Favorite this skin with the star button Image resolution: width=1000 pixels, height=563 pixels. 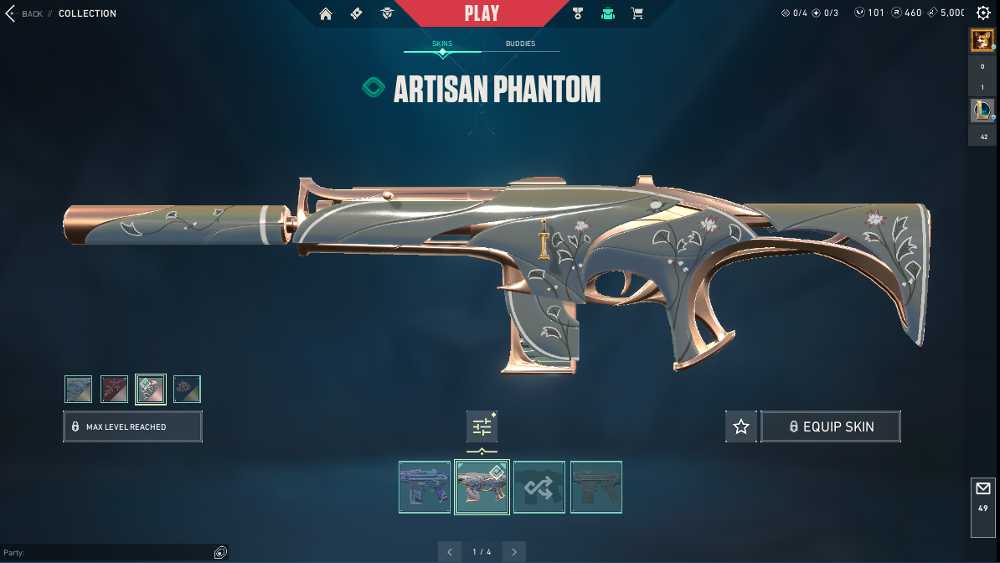click(741, 427)
